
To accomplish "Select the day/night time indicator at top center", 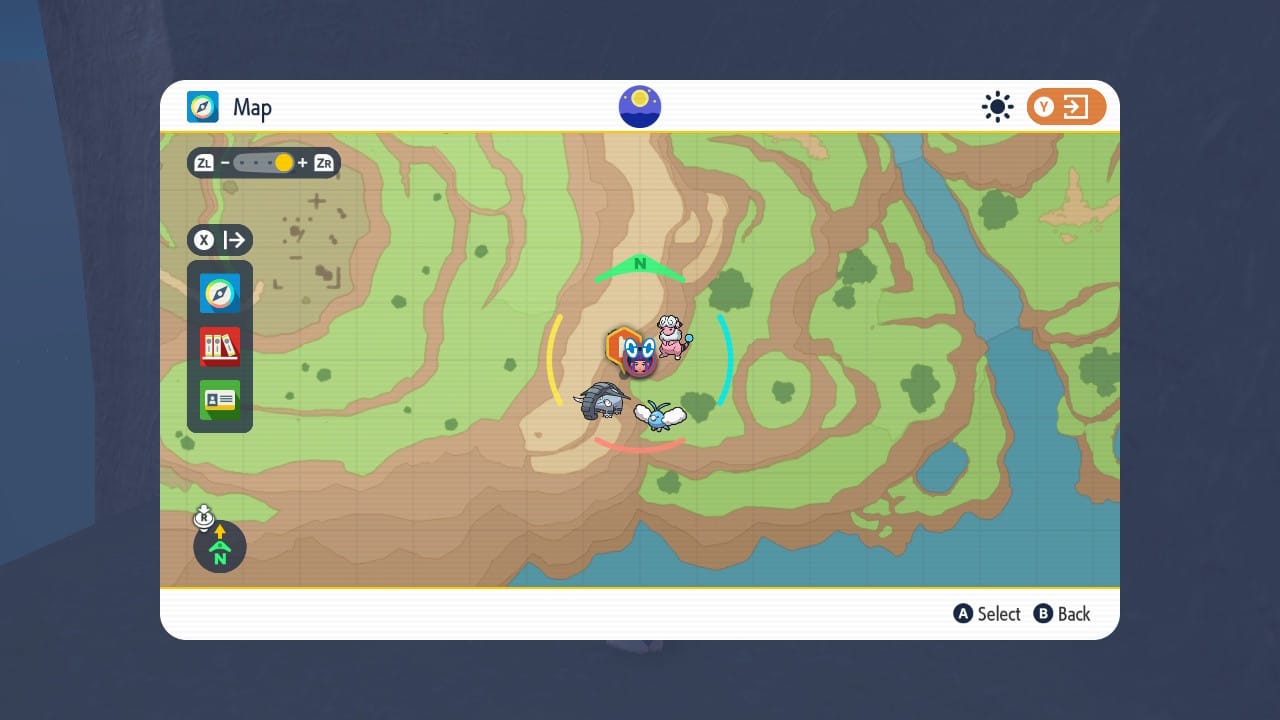I will pos(639,106).
